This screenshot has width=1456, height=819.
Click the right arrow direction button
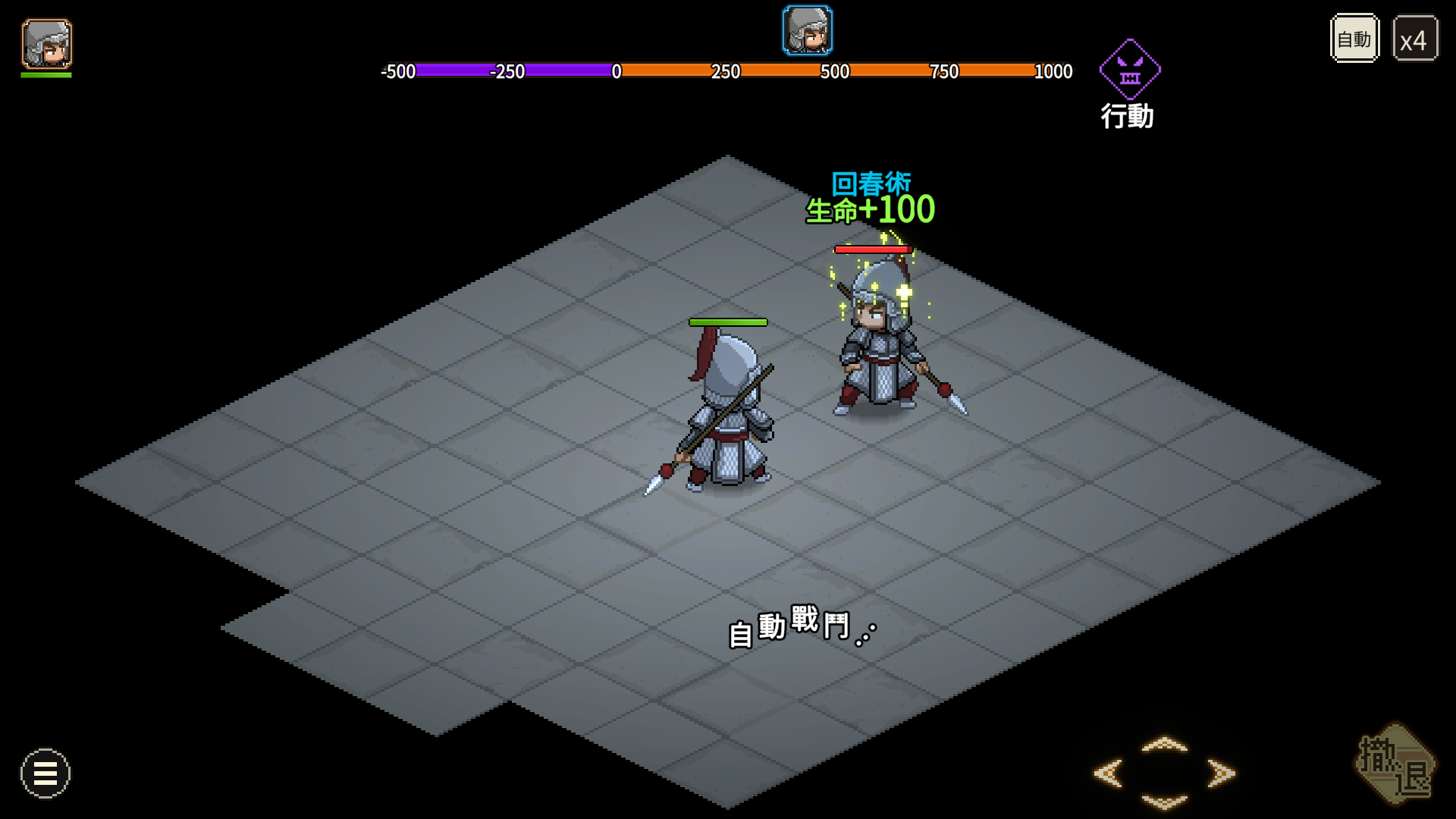(1220, 773)
